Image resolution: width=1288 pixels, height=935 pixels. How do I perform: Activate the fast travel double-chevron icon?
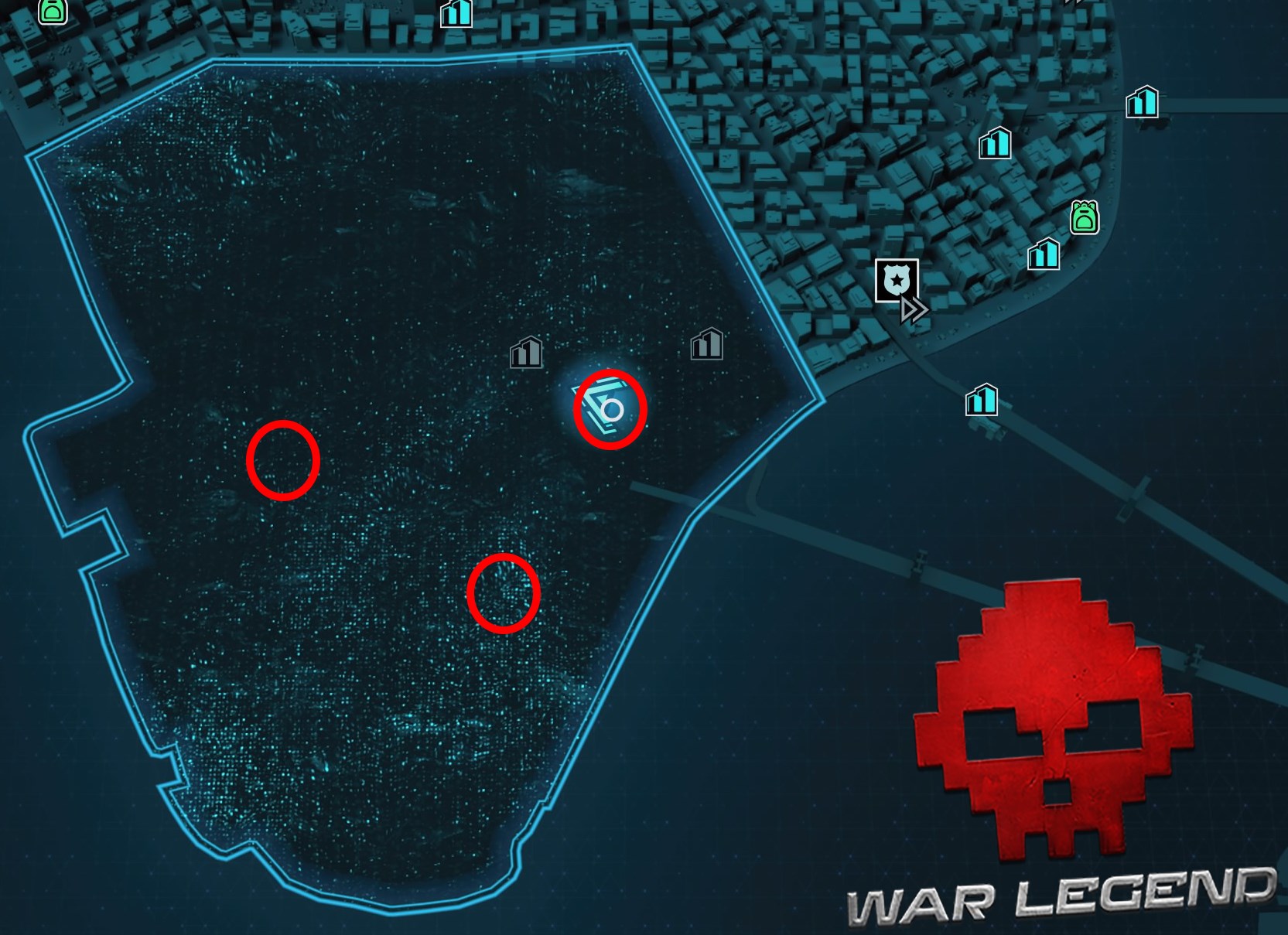point(914,309)
